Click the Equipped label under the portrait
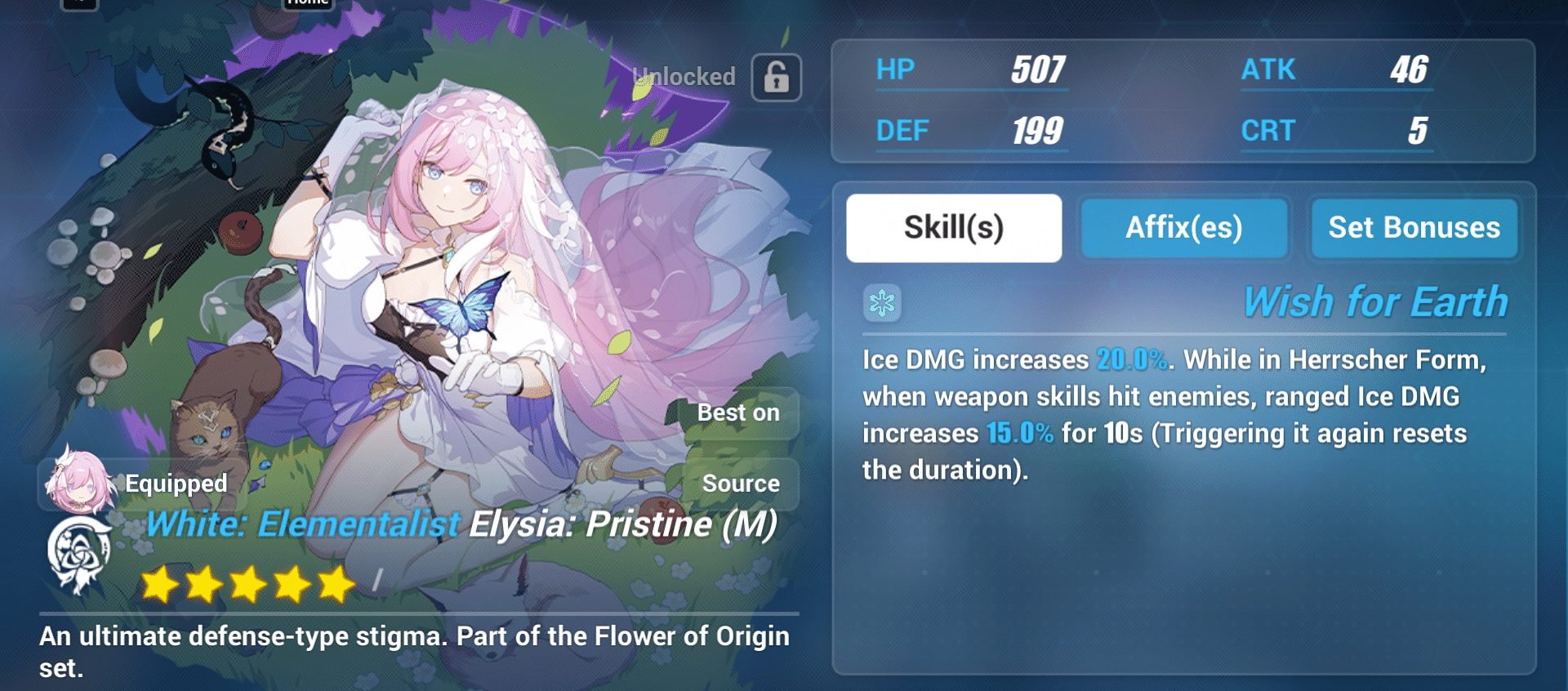The width and height of the screenshot is (1568, 691). click(175, 484)
